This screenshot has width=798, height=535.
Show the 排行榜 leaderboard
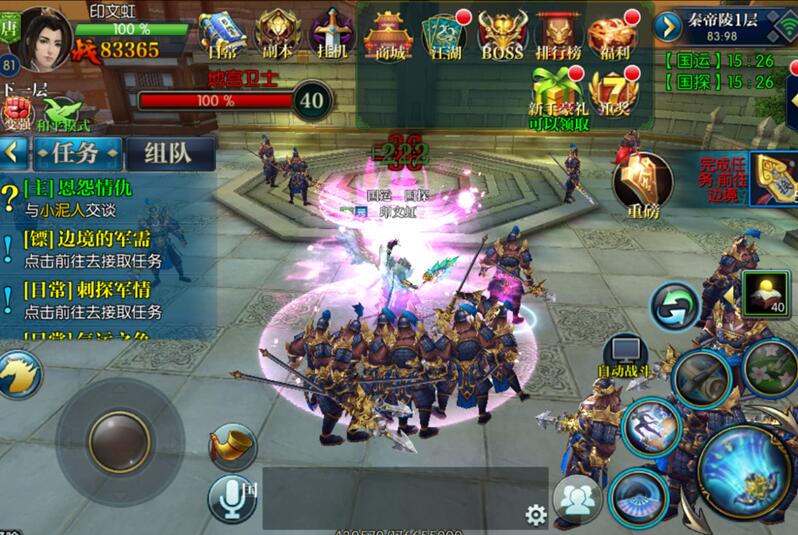[x=559, y=38]
